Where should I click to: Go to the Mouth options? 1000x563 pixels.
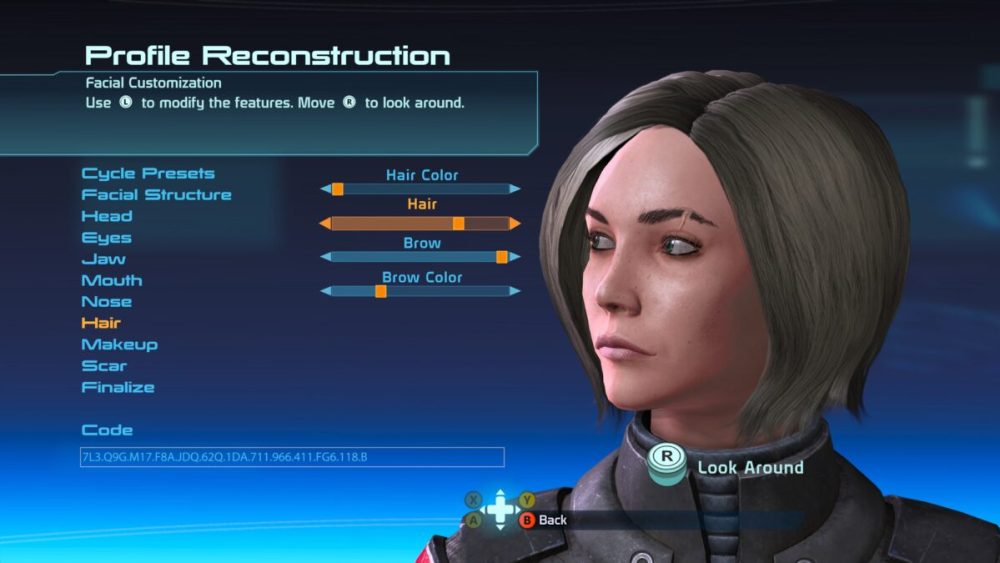pos(112,281)
